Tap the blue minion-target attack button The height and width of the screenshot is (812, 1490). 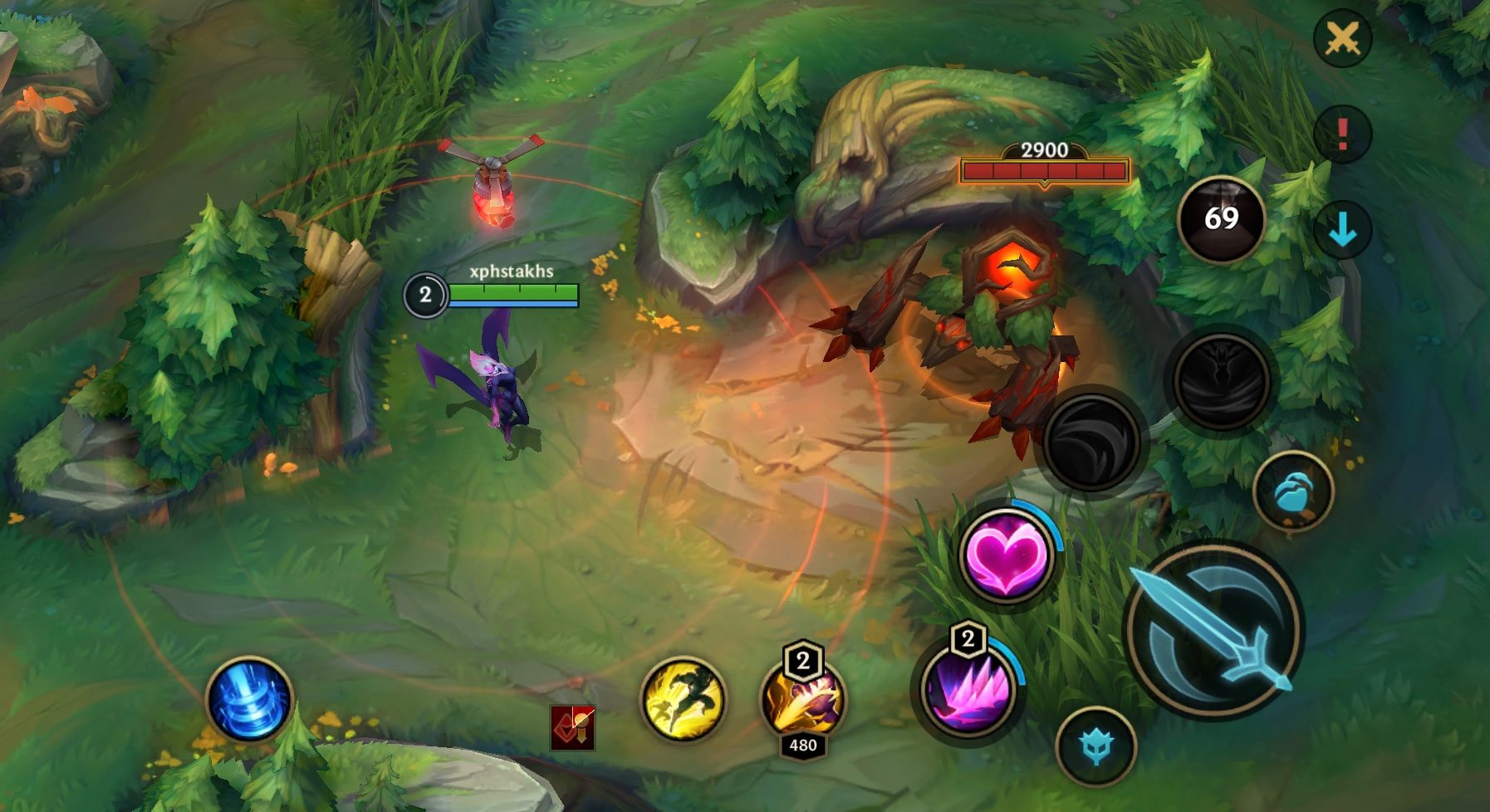pos(1292,492)
